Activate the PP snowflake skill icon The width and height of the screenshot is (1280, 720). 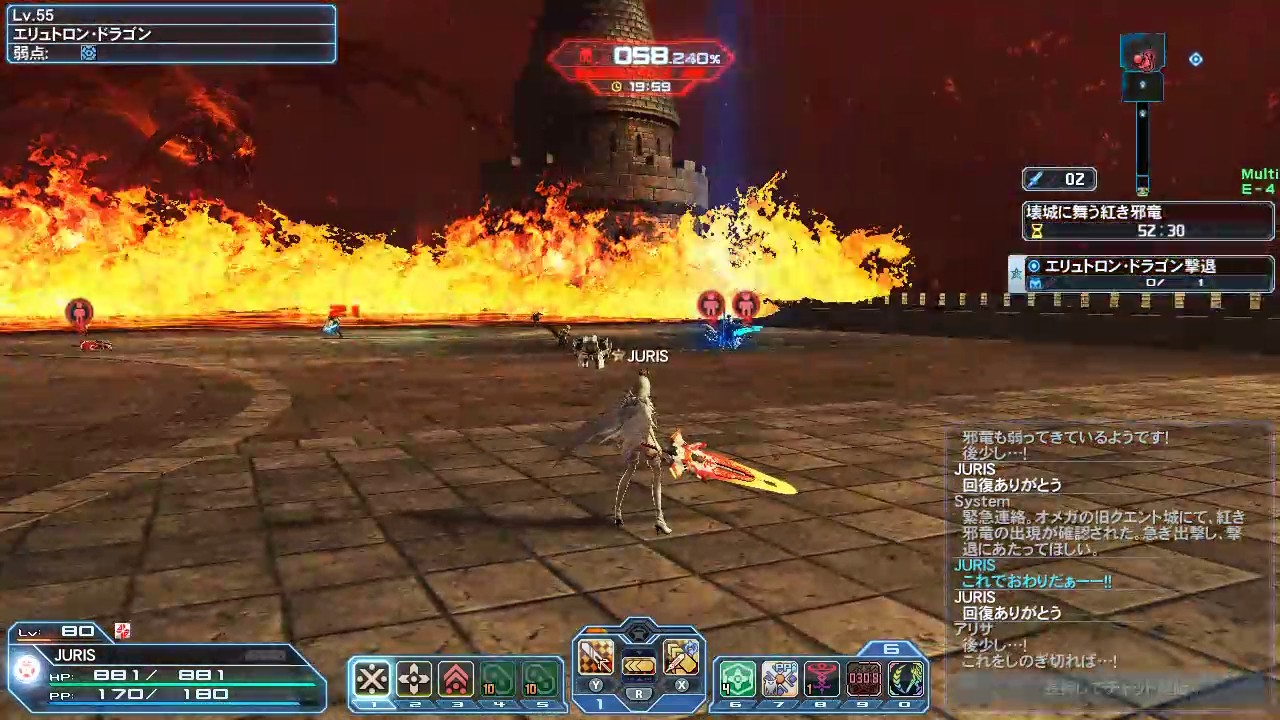[779, 680]
